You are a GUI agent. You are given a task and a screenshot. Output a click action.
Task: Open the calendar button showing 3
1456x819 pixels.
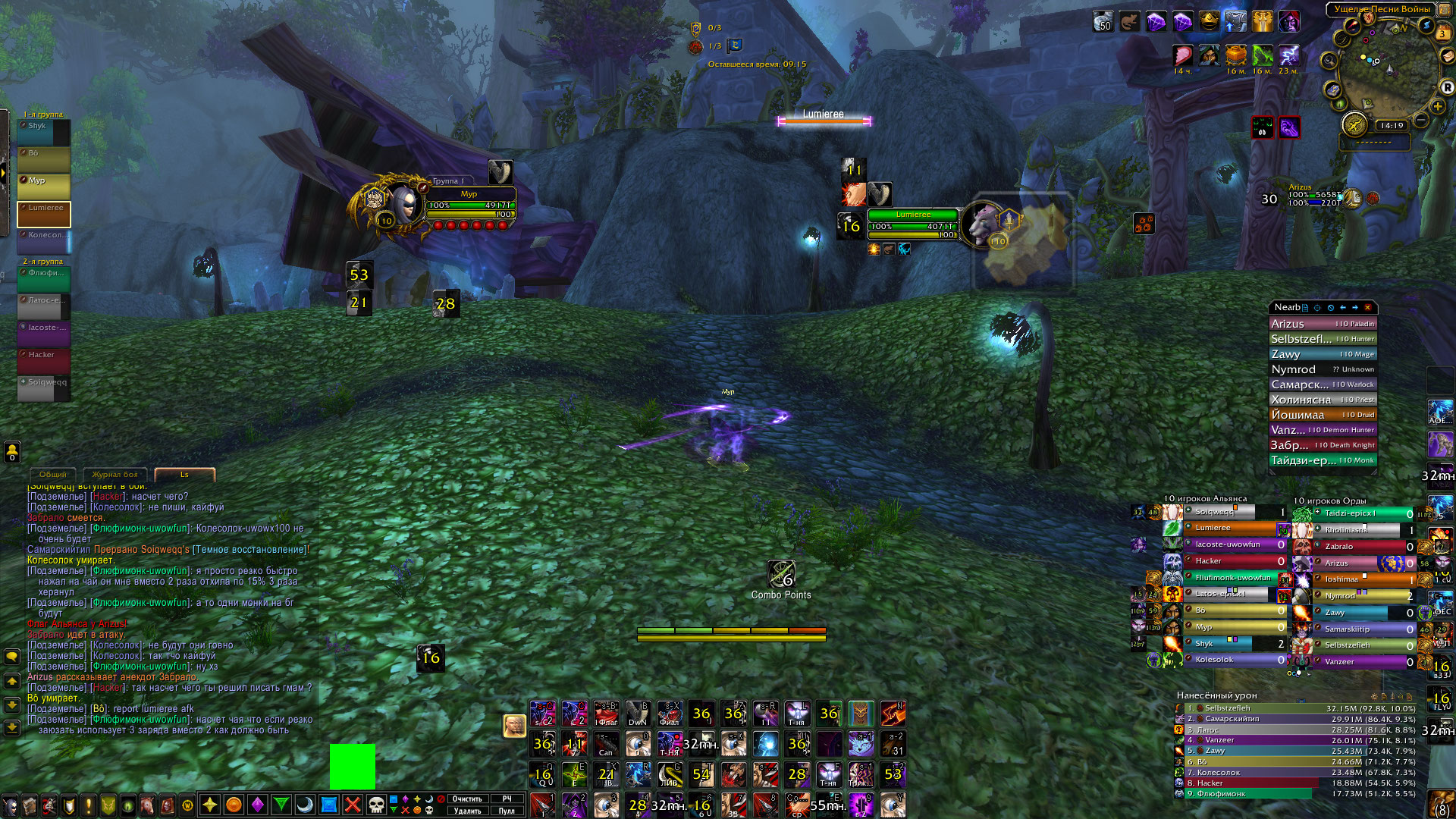click(1443, 33)
